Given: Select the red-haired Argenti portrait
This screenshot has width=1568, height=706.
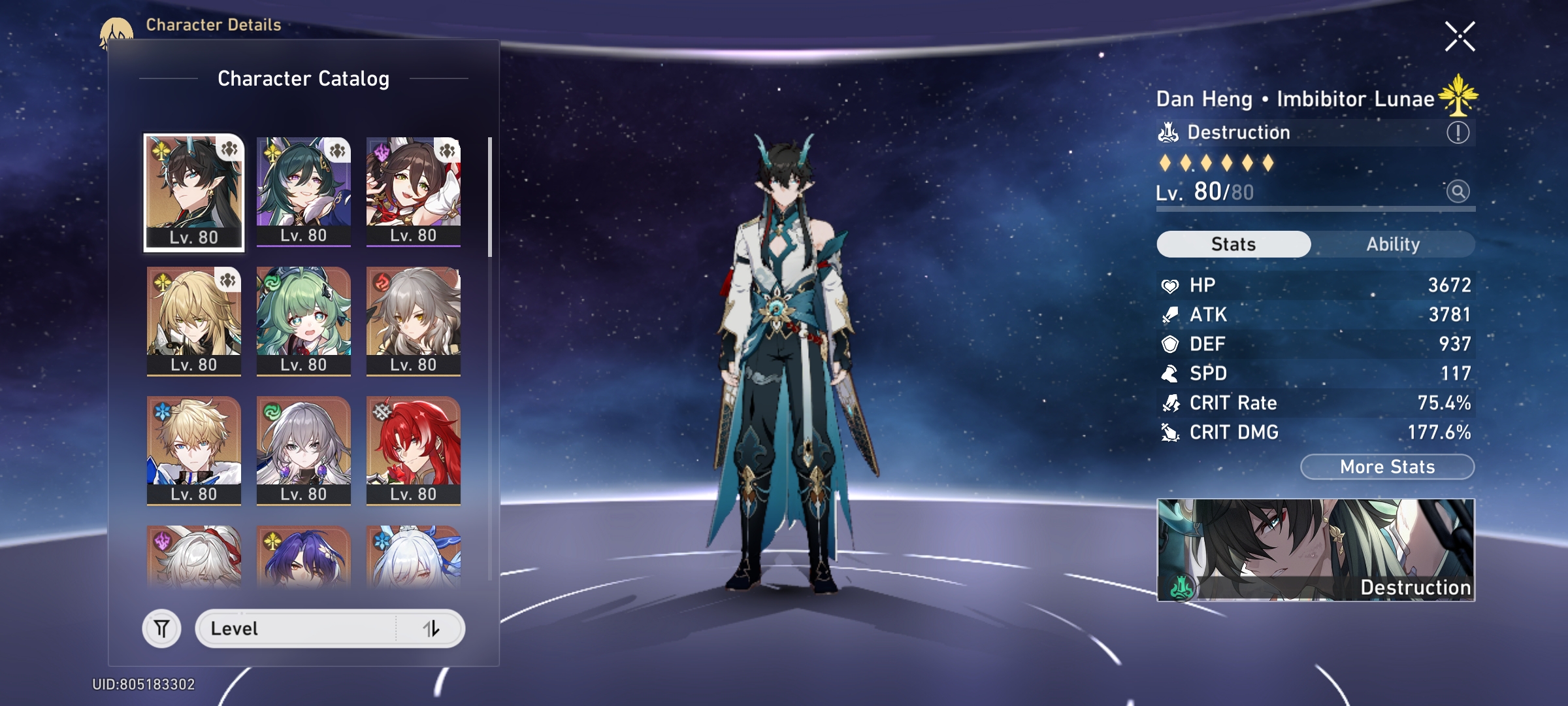Looking at the screenshot, I should click(414, 450).
